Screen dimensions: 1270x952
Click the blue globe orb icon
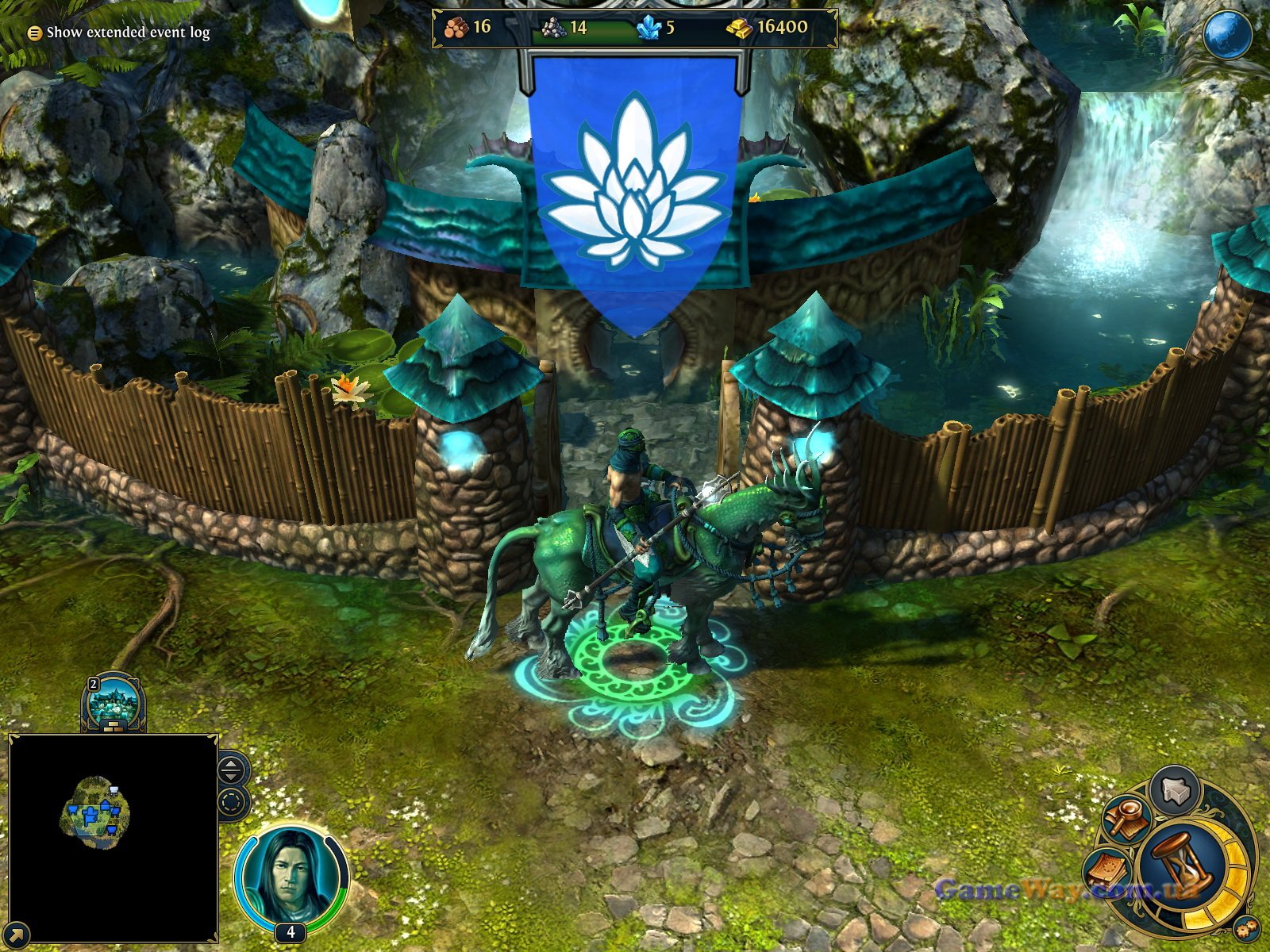coord(1226,36)
